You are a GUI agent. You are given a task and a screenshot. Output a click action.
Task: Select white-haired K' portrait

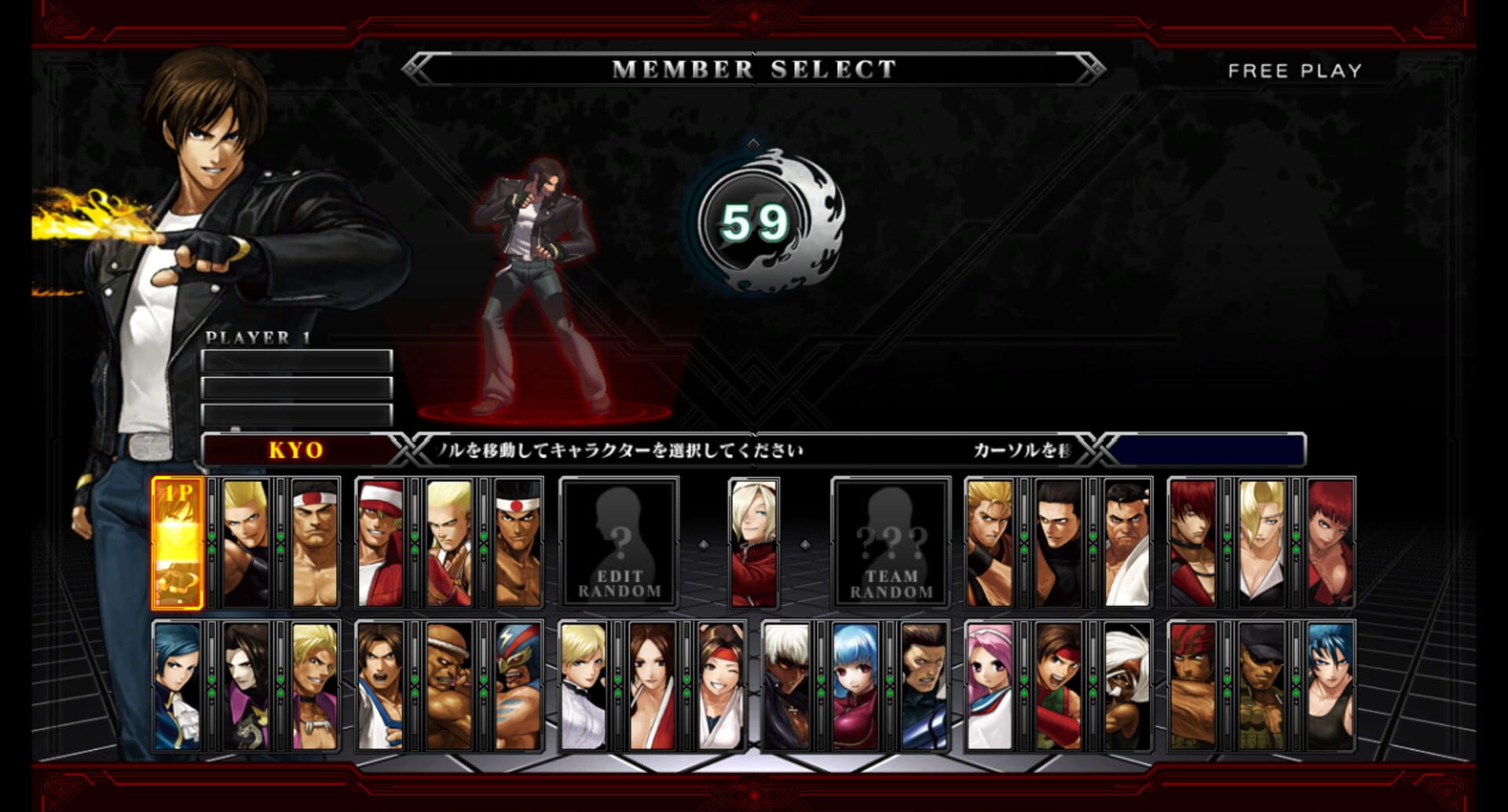[787, 686]
